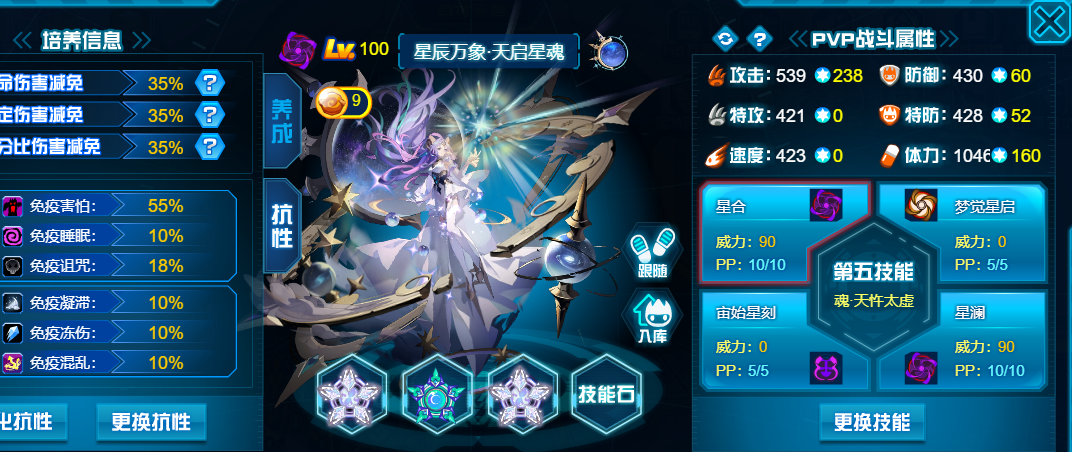Click the refresh icon beside PVP战斗属性
The width and height of the screenshot is (1072, 452).
tap(724, 39)
